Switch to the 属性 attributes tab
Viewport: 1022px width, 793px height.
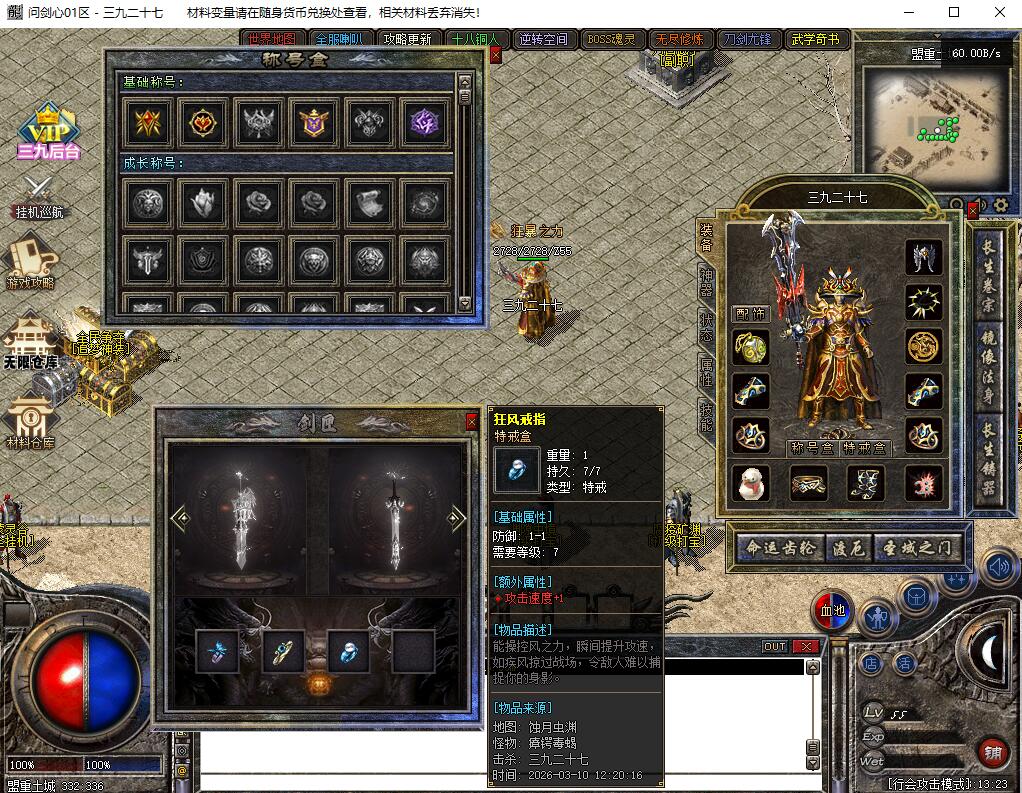[706, 374]
